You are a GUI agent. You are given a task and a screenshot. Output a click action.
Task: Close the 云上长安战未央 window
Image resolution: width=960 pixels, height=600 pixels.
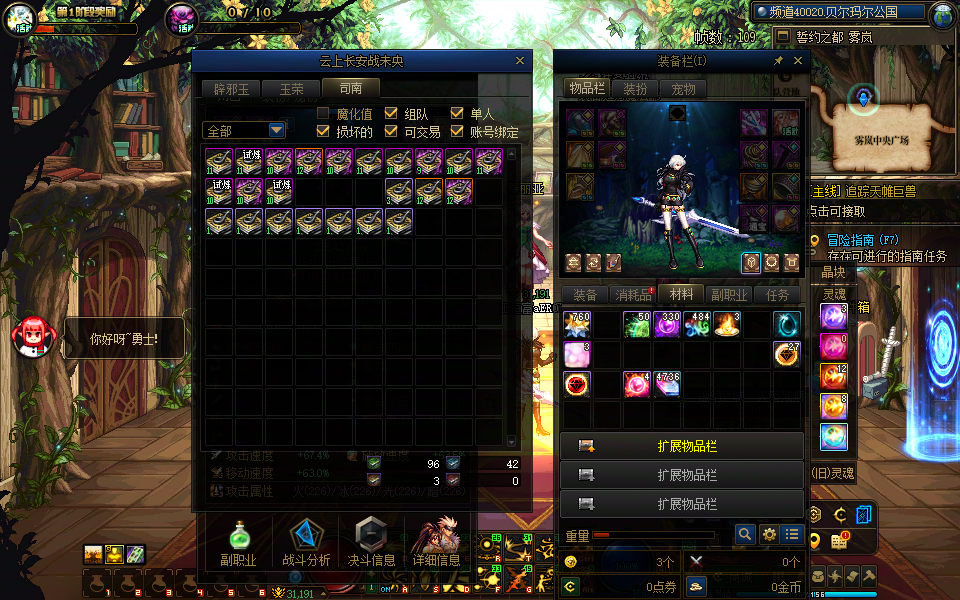click(519, 61)
